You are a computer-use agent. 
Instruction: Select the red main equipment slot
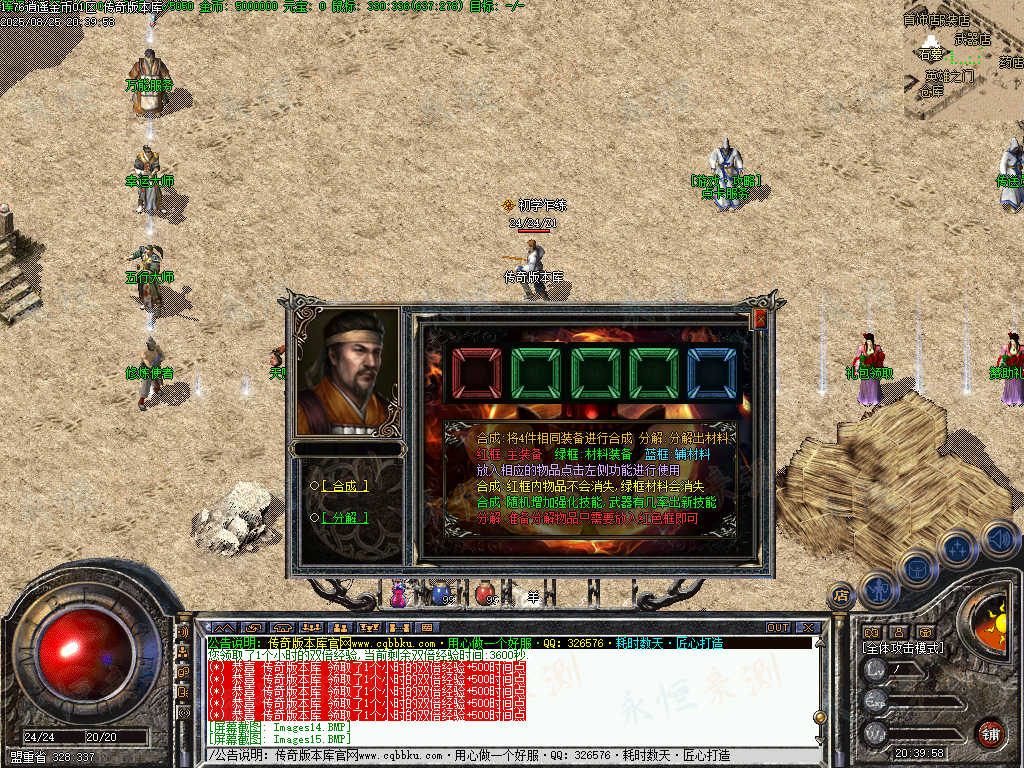476,374
